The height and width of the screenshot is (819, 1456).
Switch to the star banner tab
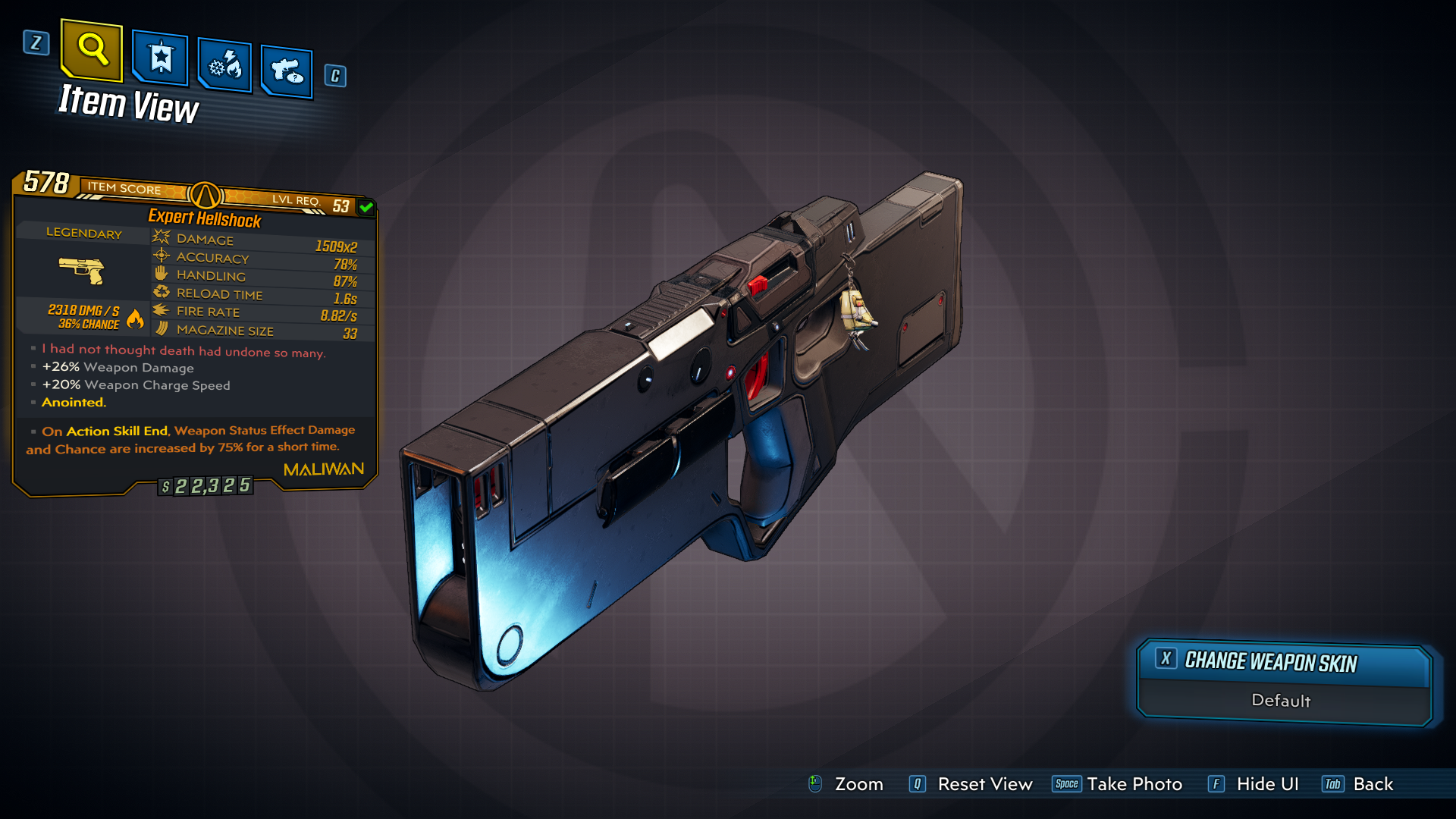click(160, 58)
